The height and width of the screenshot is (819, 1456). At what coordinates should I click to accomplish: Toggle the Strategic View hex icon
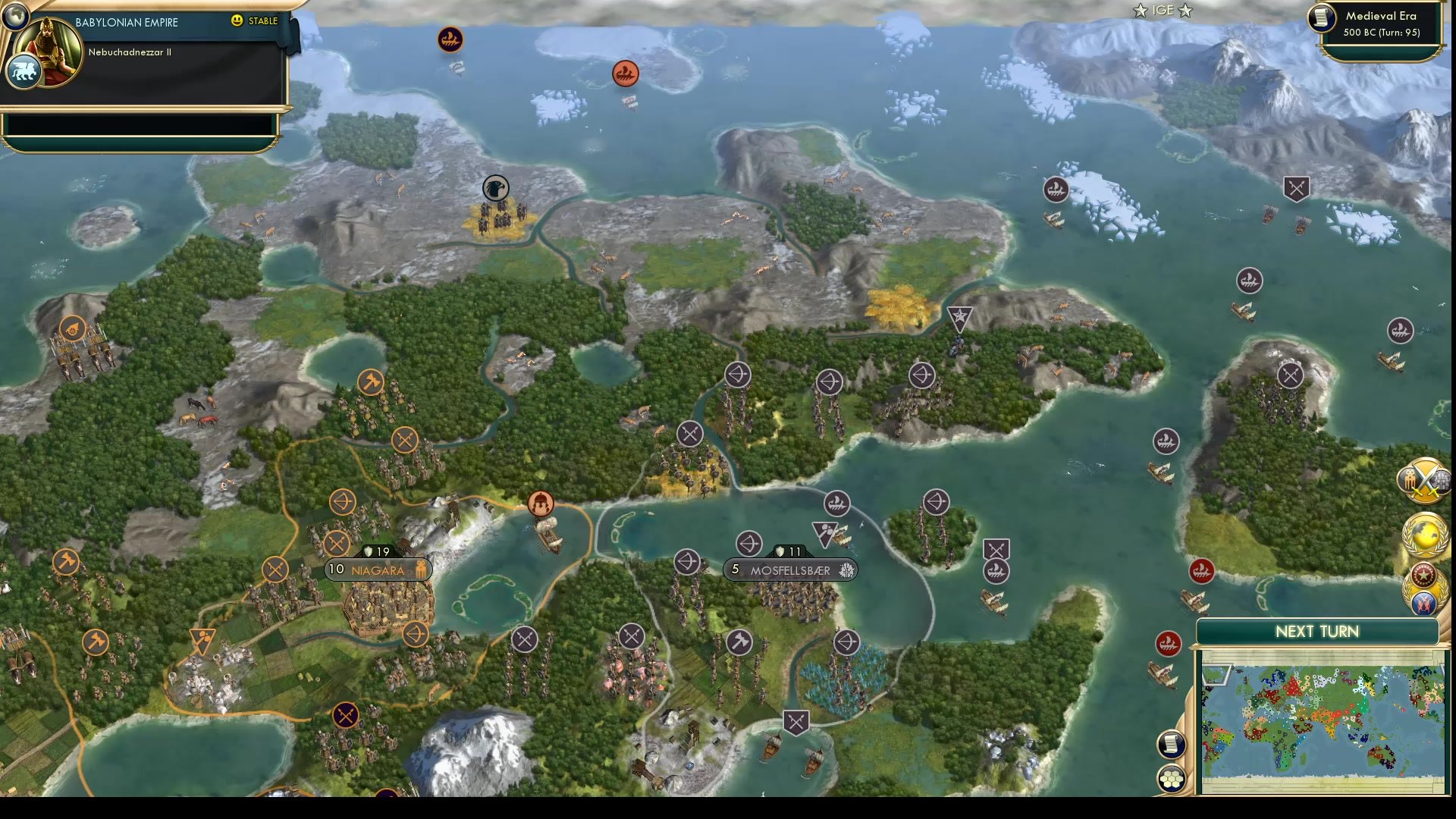pos(1170,777)
